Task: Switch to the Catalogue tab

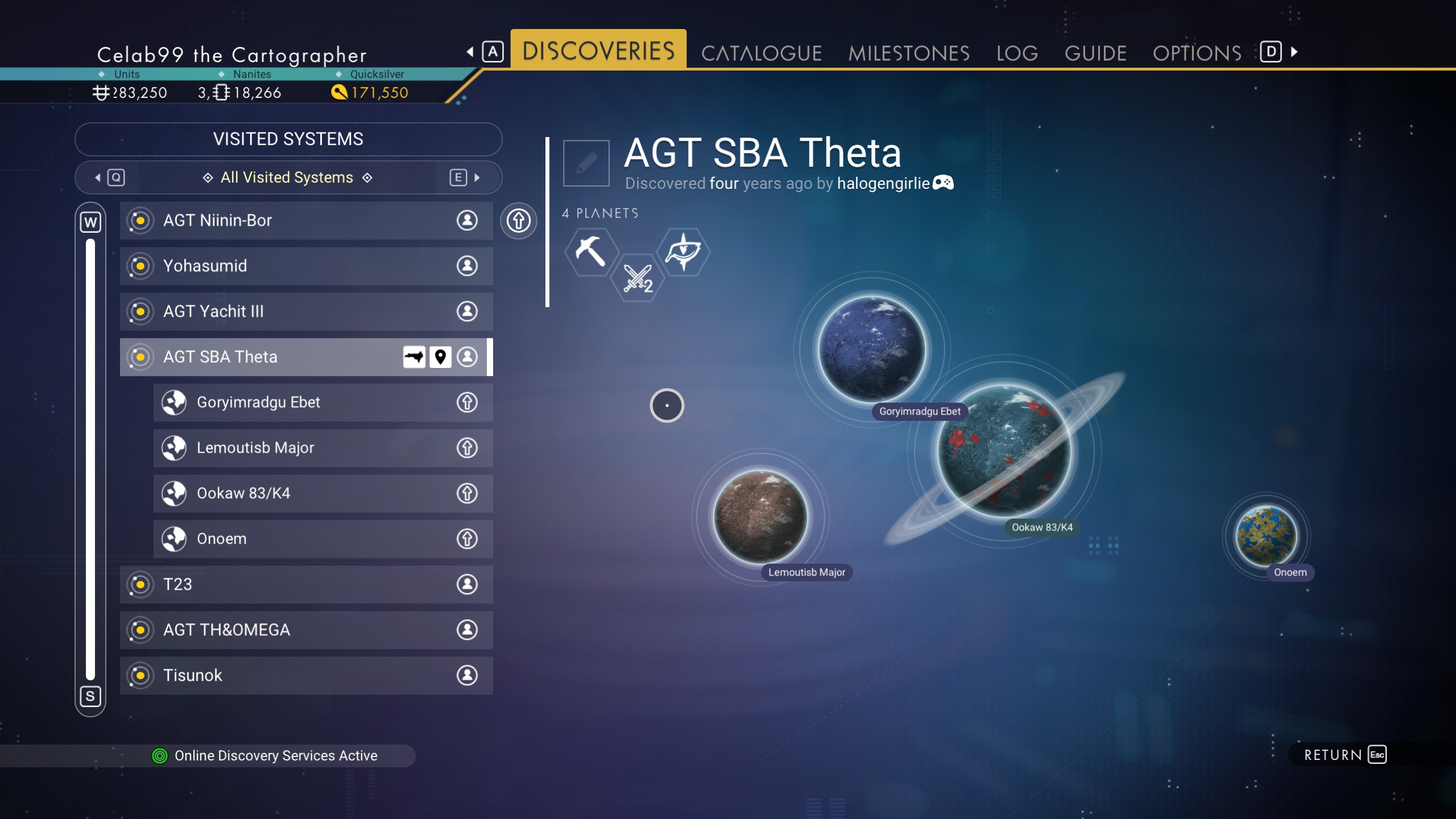Action: 761,53
